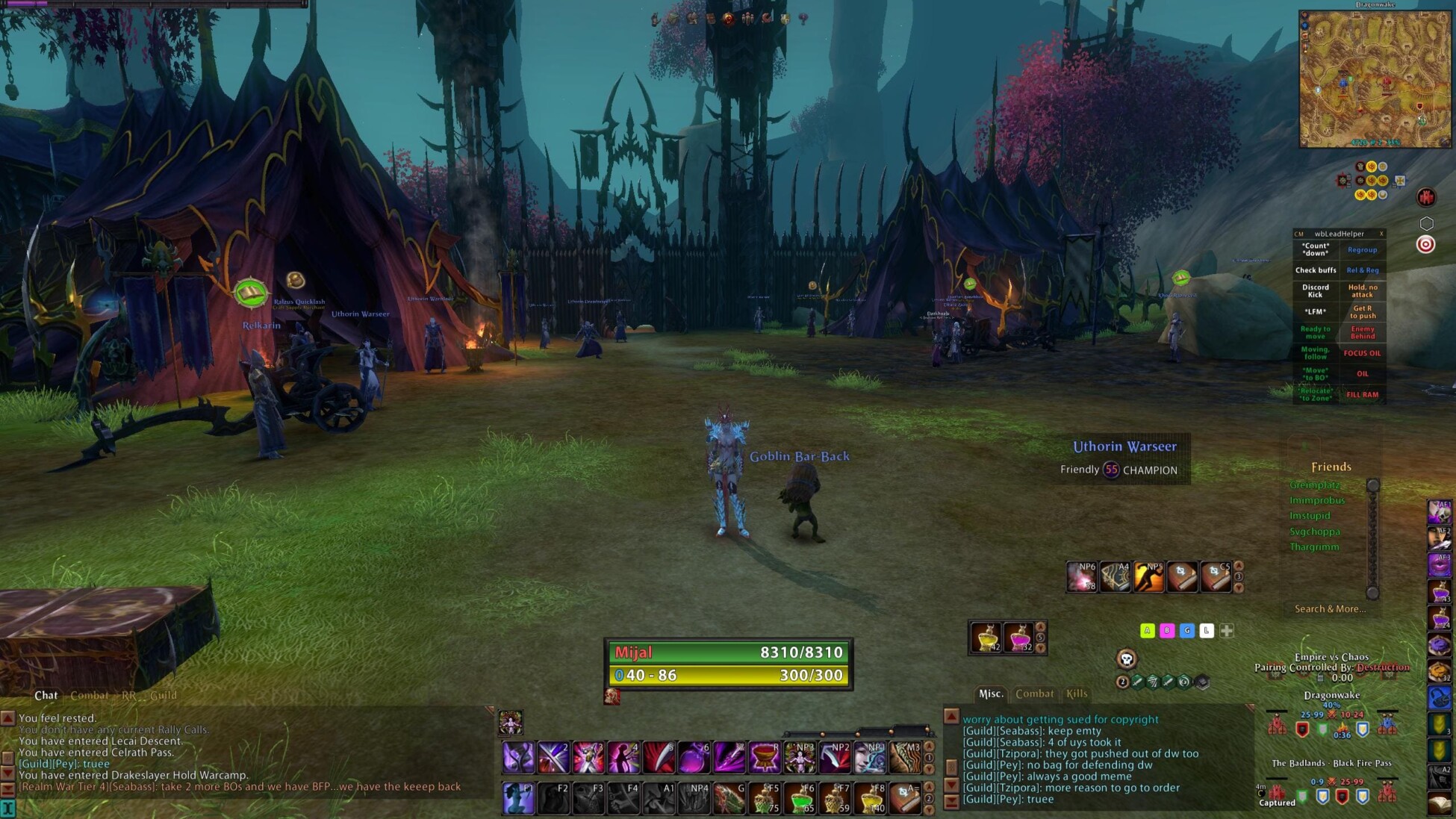Open Search & More in Friends panel

(x=1330, y=609)
